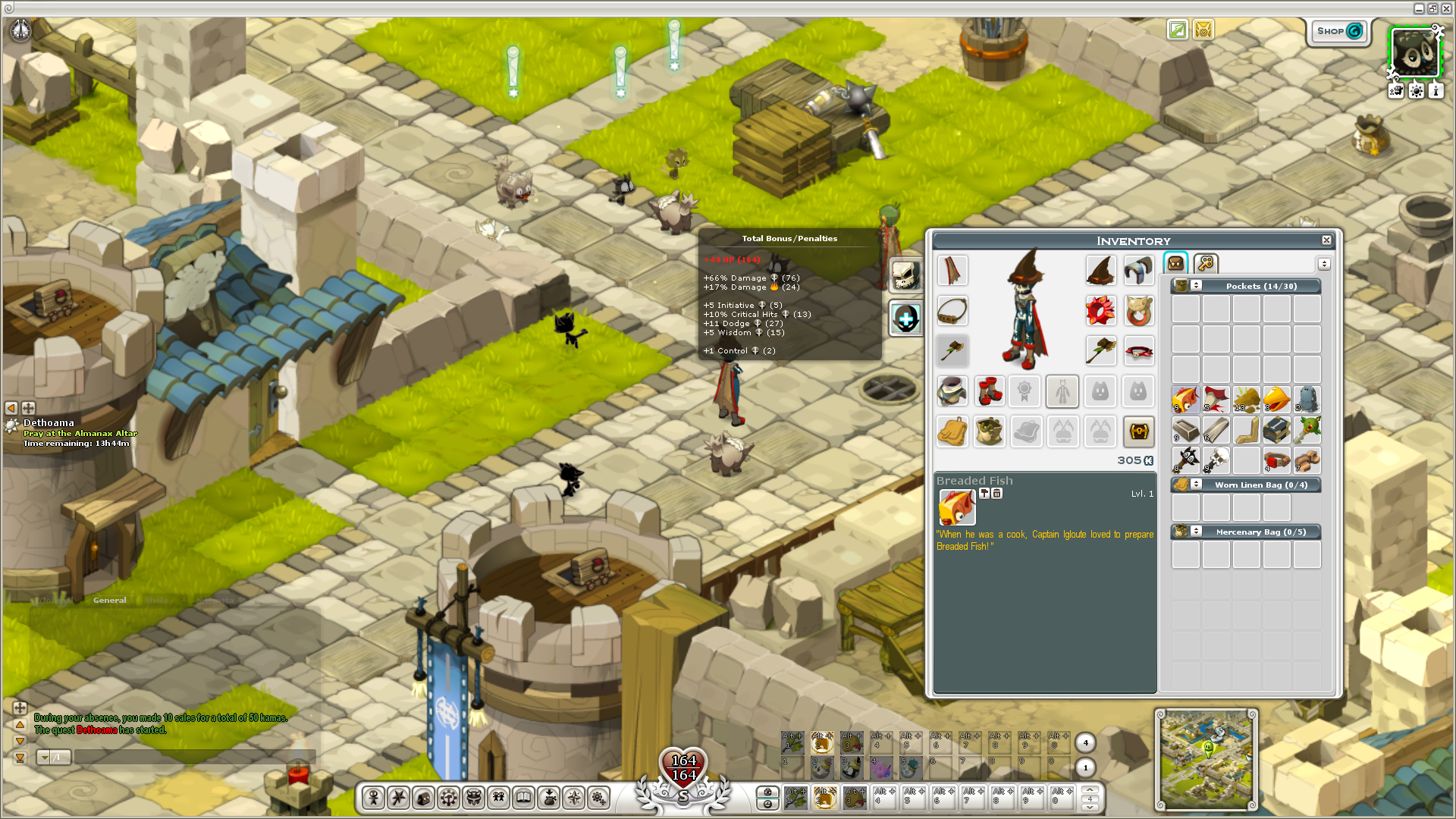1456x819 pixels.
Task: Open the Pockets bag sort arrows
Action: click(x=1196, y=286)
